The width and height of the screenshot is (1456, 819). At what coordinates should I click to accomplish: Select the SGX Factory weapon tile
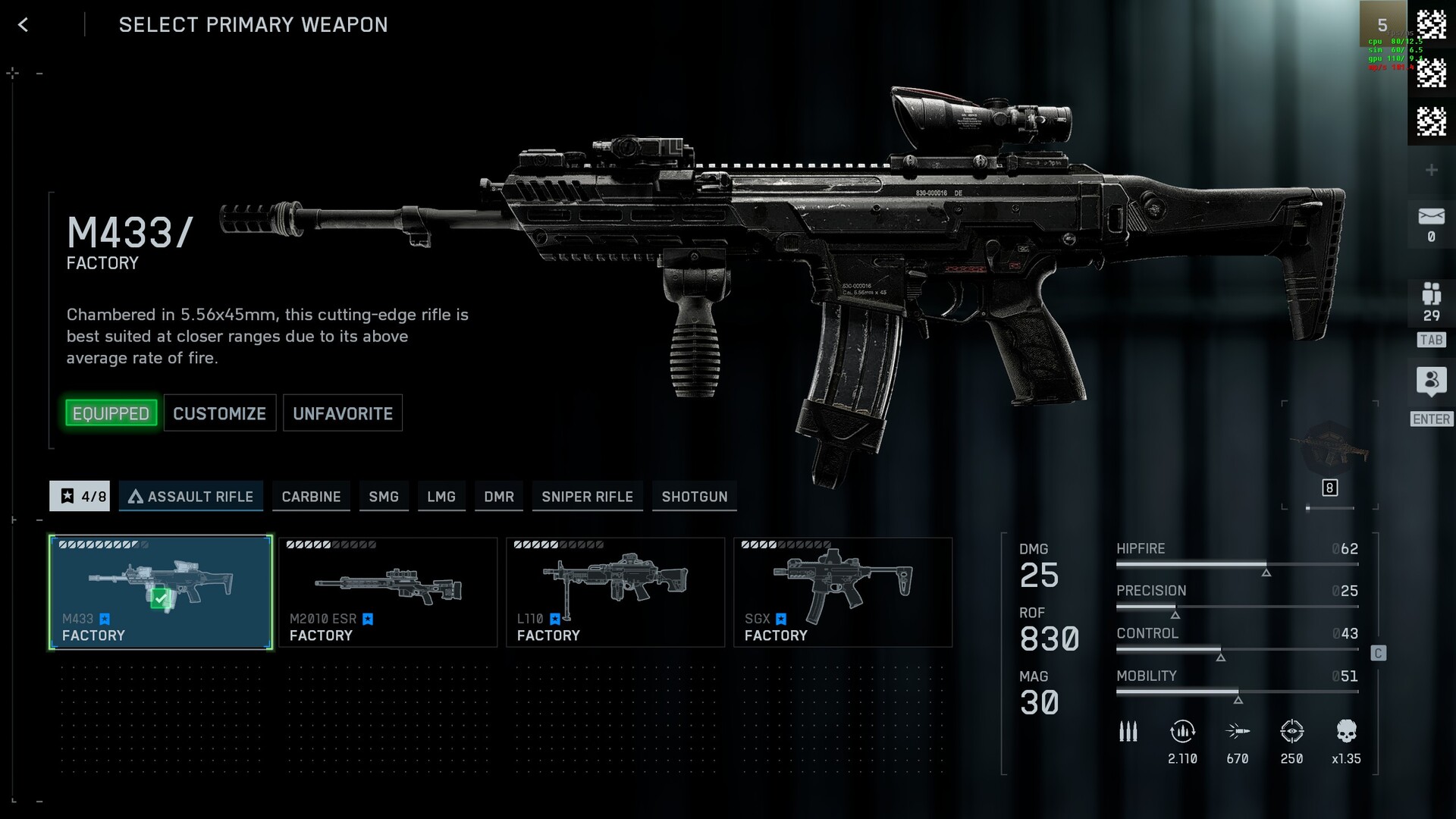[843, 592]
